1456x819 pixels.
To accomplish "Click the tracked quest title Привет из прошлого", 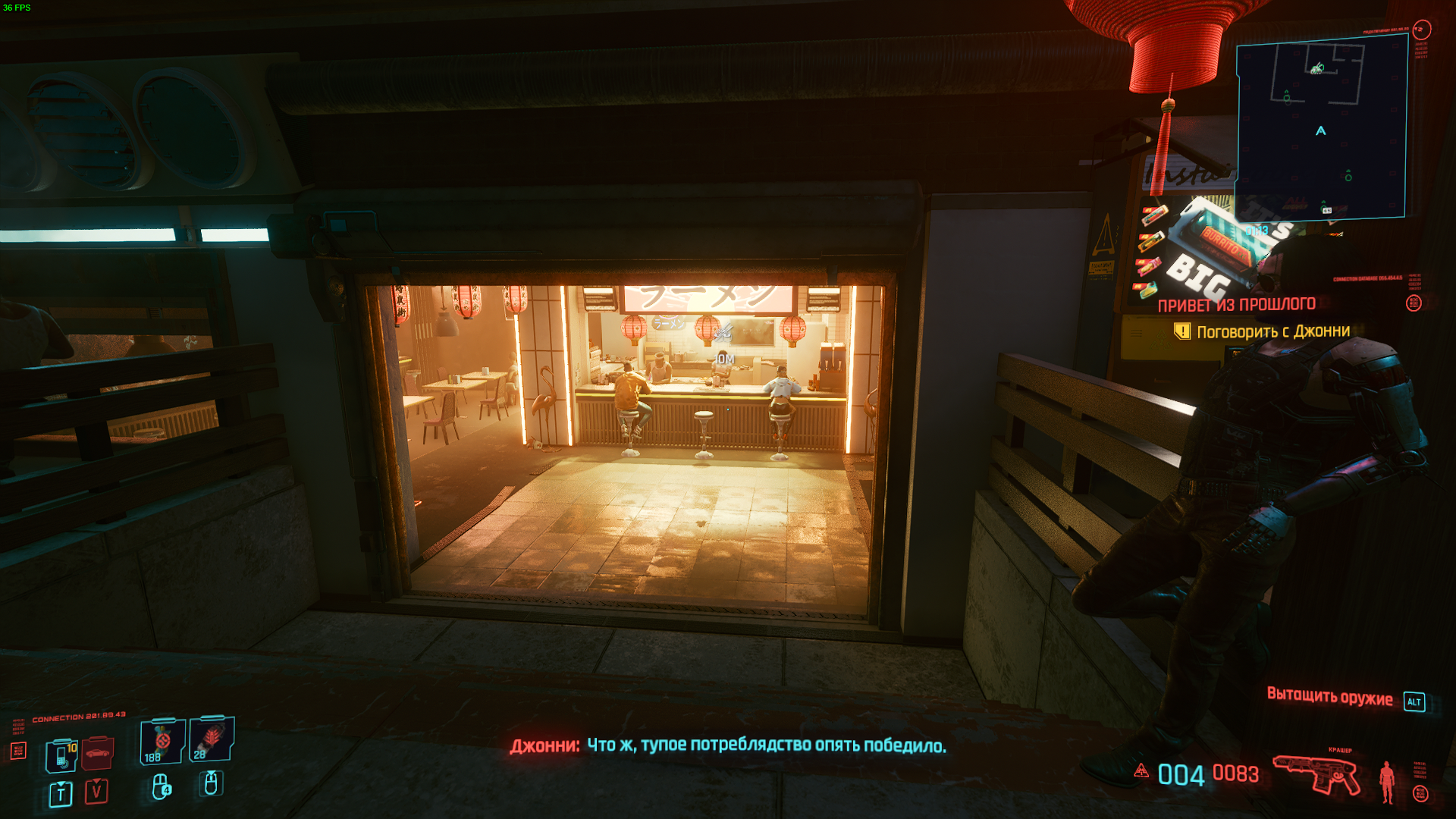I will (x=1236, y=305).
